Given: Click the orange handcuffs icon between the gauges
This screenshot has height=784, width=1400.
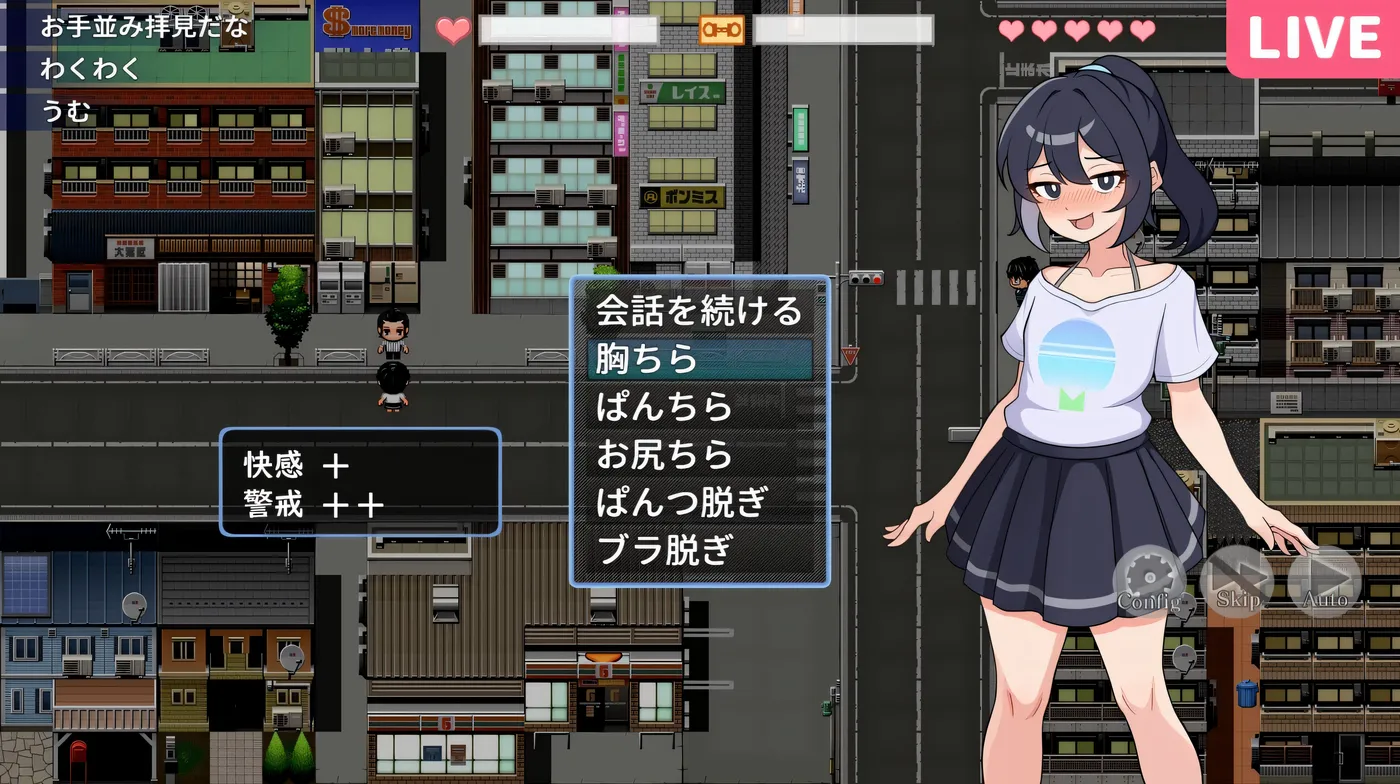Looking at the screenshot, I should point(724,30).
